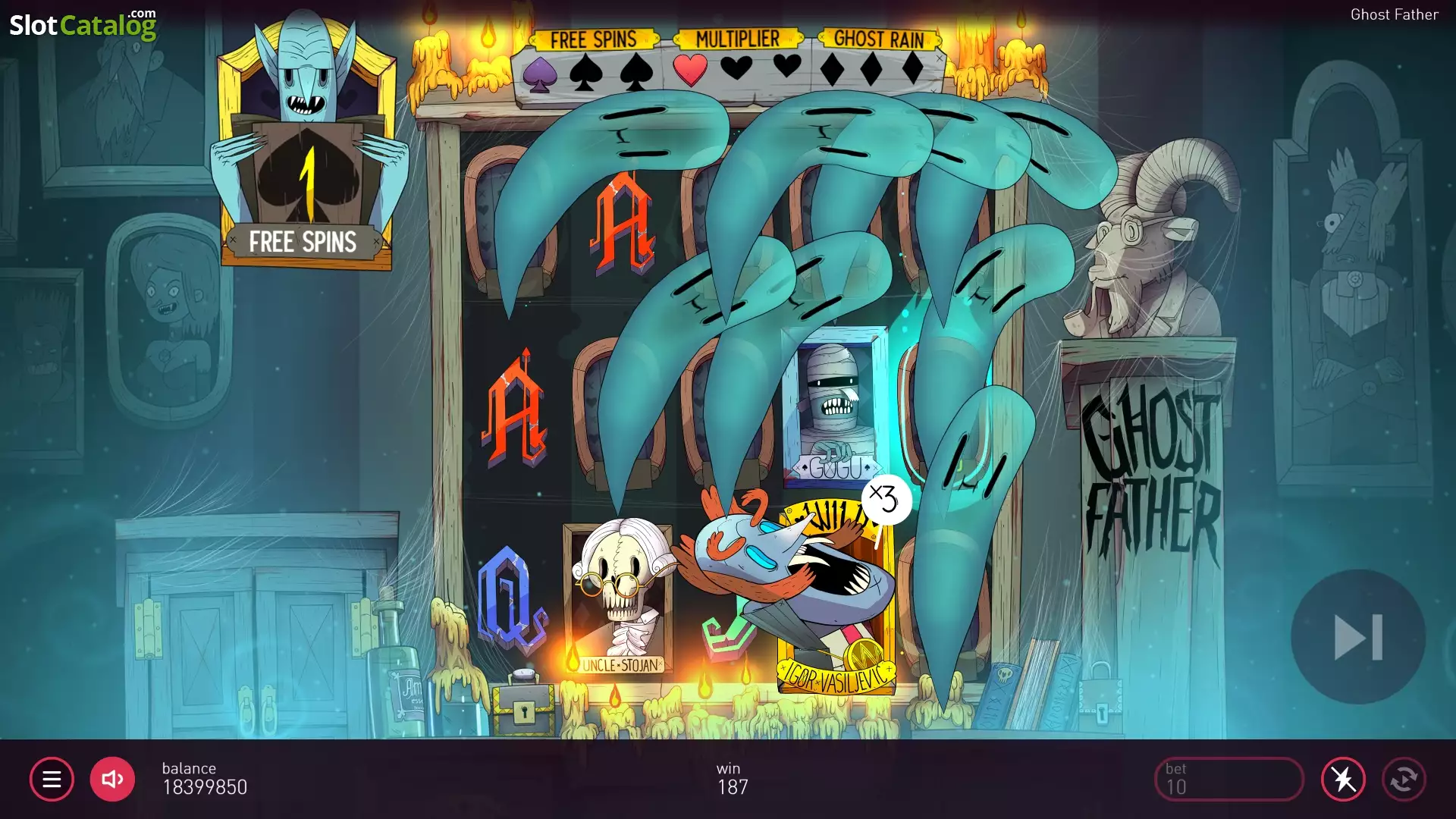
Task: Open the bet amount selector
Action: 1228,779
